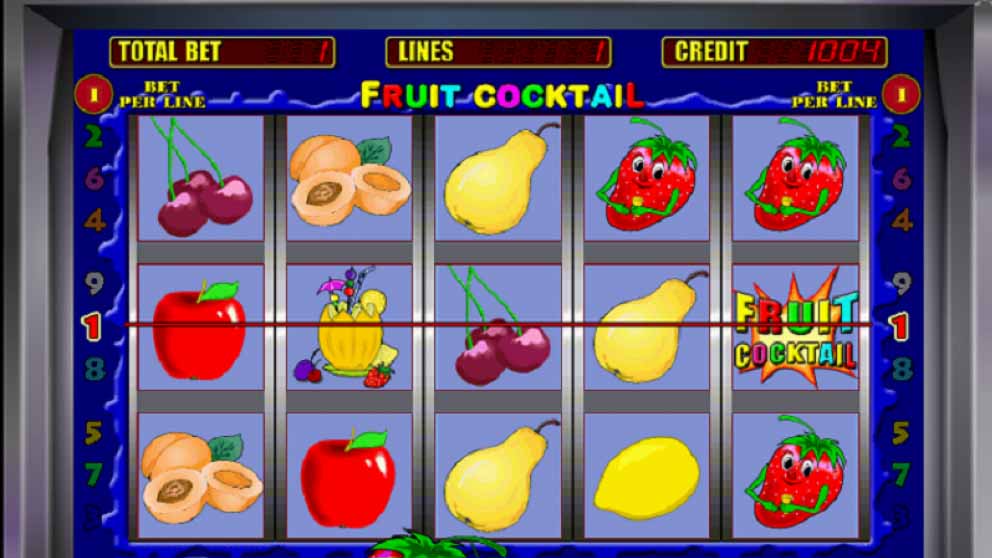Screen dimensions: 992x558
Task: Select payline 6 marker on right side
Action: (x=902, y=179)
